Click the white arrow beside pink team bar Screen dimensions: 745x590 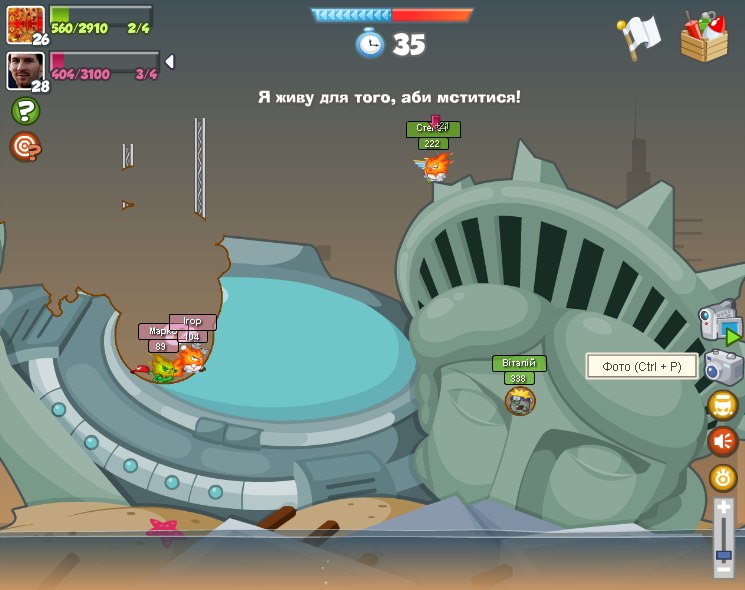(169, 62)
